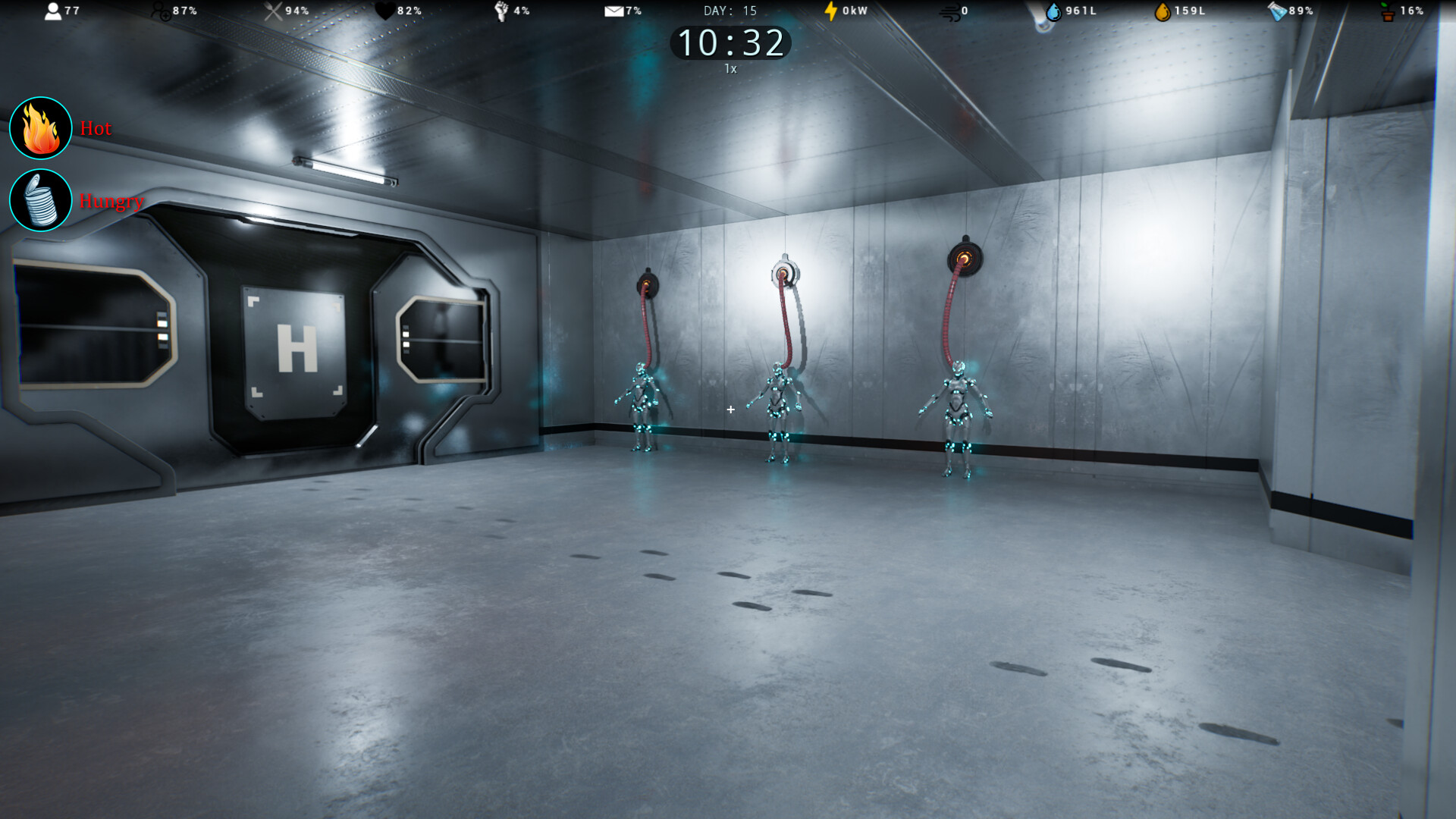Image resolution: width=1456 pixels, height=819 pixels.
Task: Select the crossed utensils food icon
Action: [x=271, y=10]
